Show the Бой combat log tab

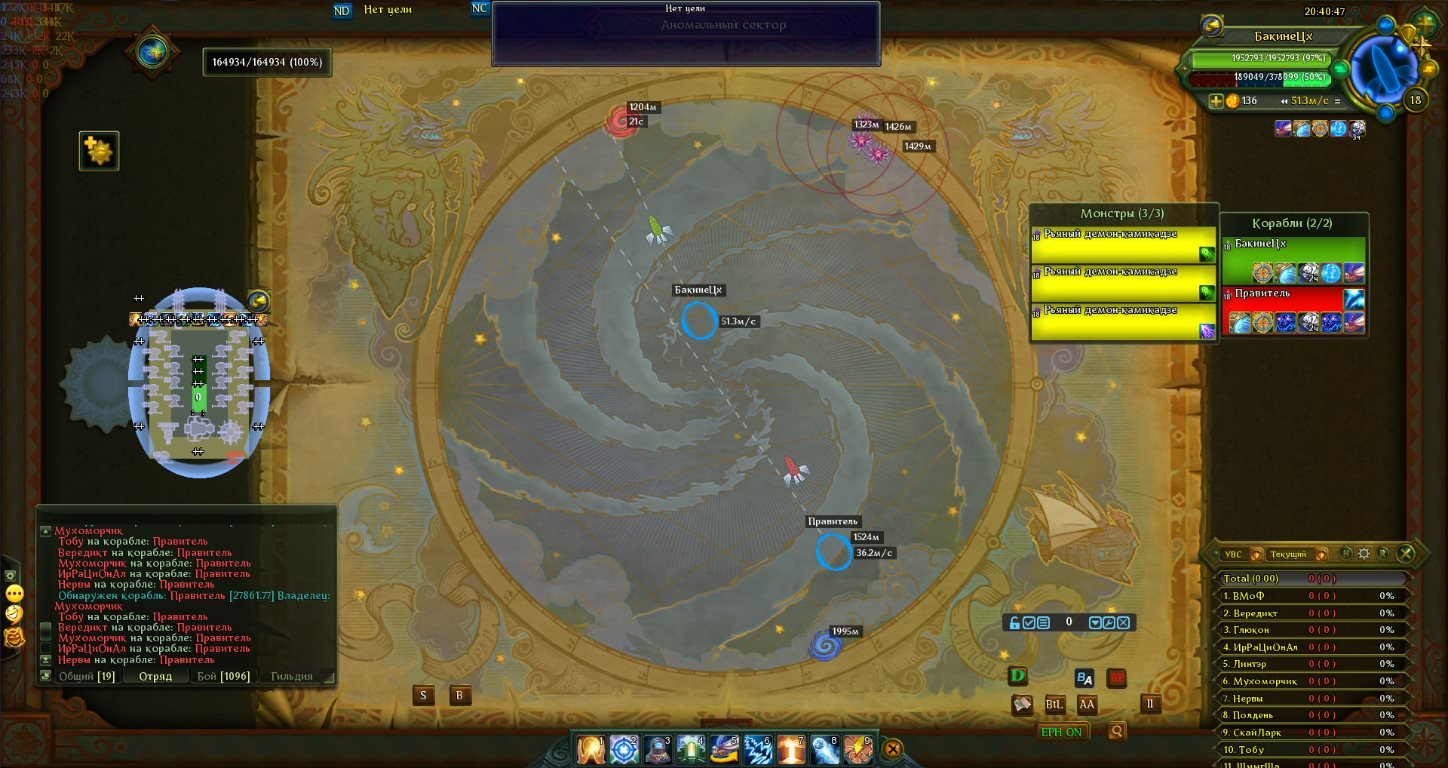pos(222,677)
